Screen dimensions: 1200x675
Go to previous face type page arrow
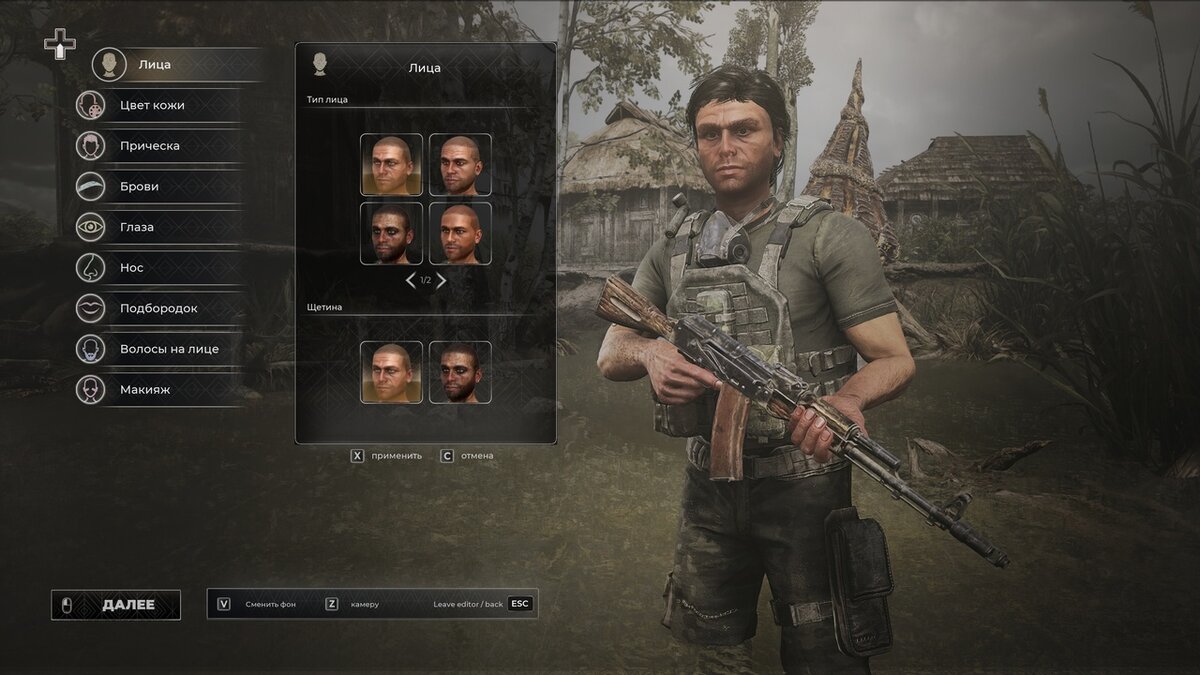coord(410,281)
